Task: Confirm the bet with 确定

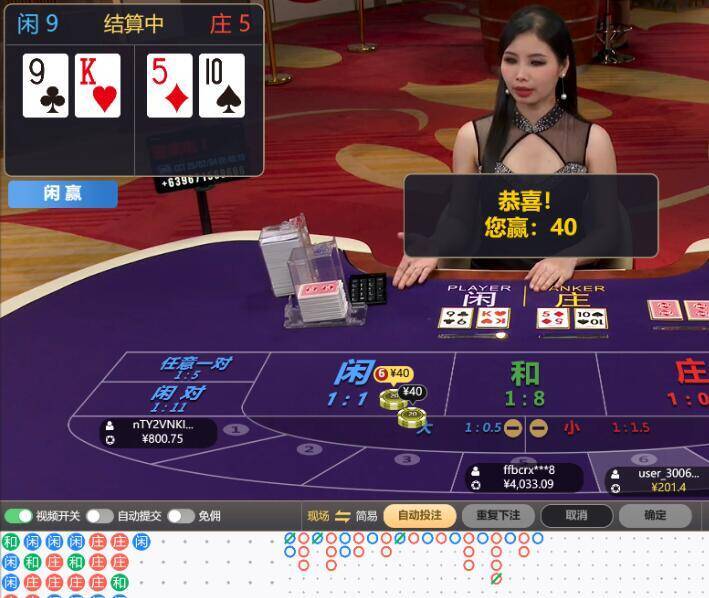Action: pos(655,516)
